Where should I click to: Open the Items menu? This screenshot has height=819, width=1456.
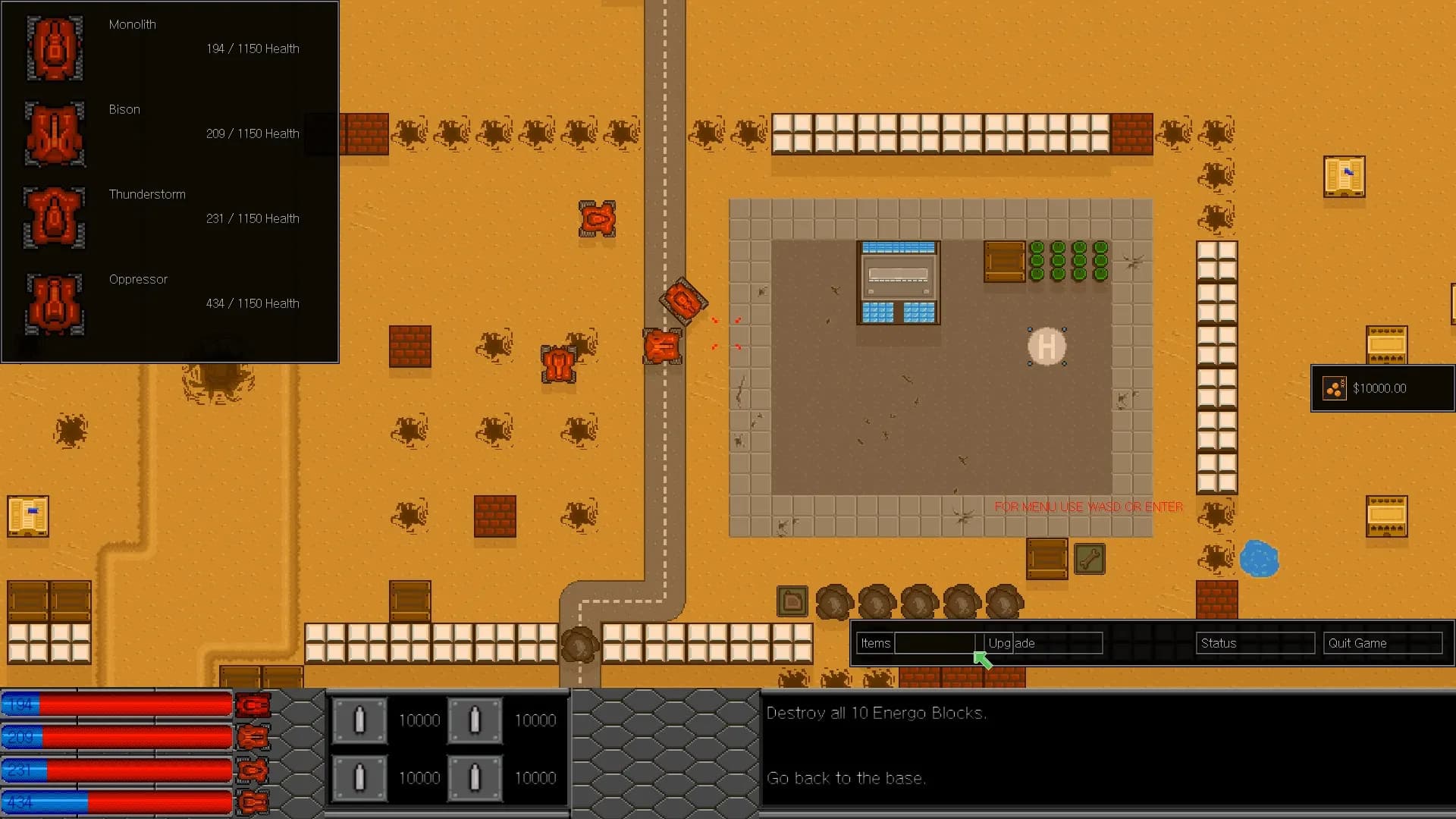pos(876,643)
